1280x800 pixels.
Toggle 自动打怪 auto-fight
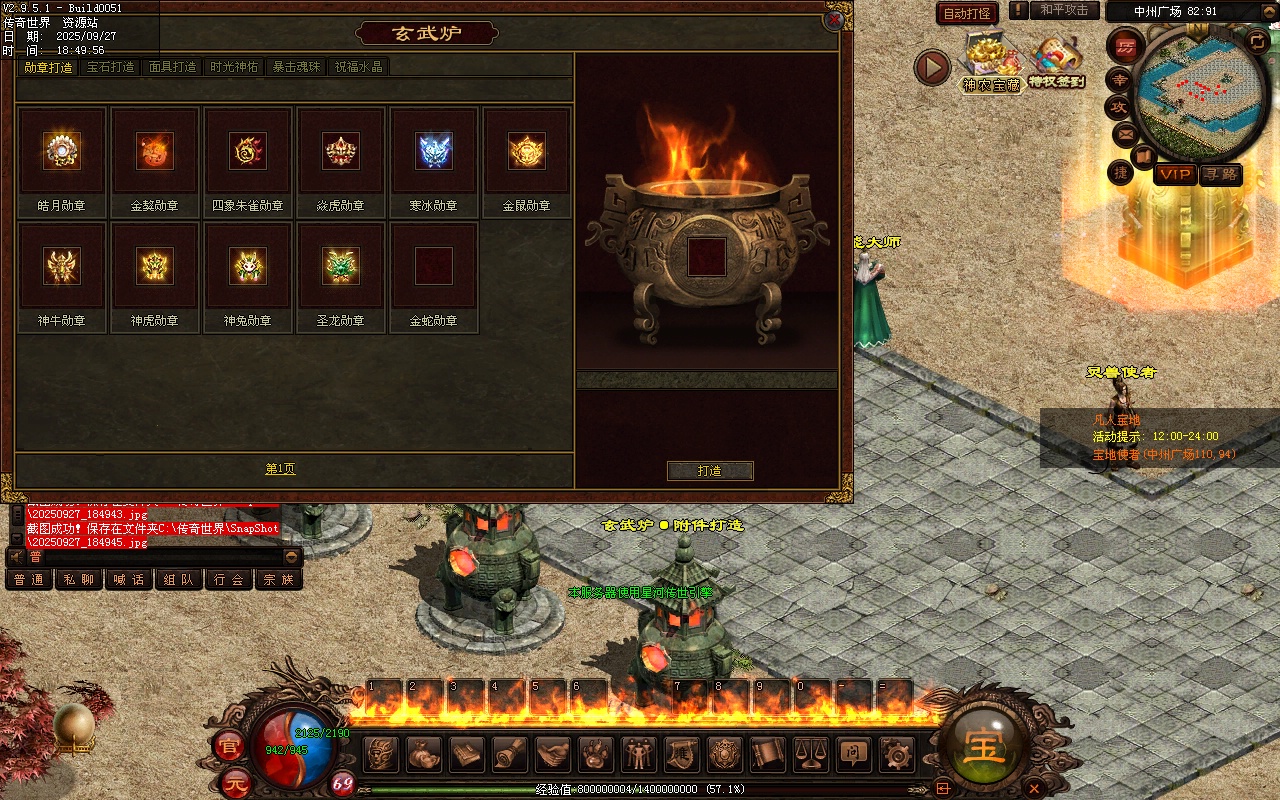coord(967,14)
